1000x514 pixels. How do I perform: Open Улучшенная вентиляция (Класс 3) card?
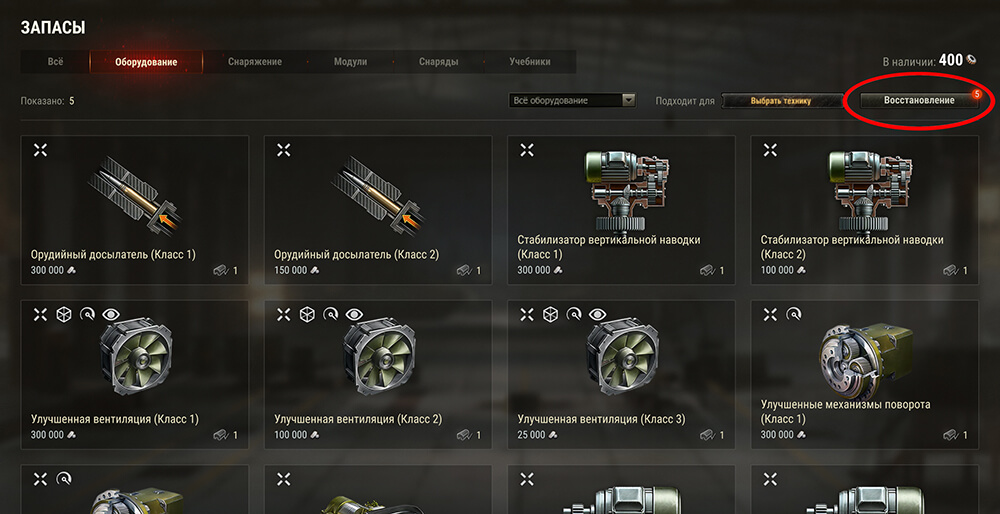coord(621,374)
